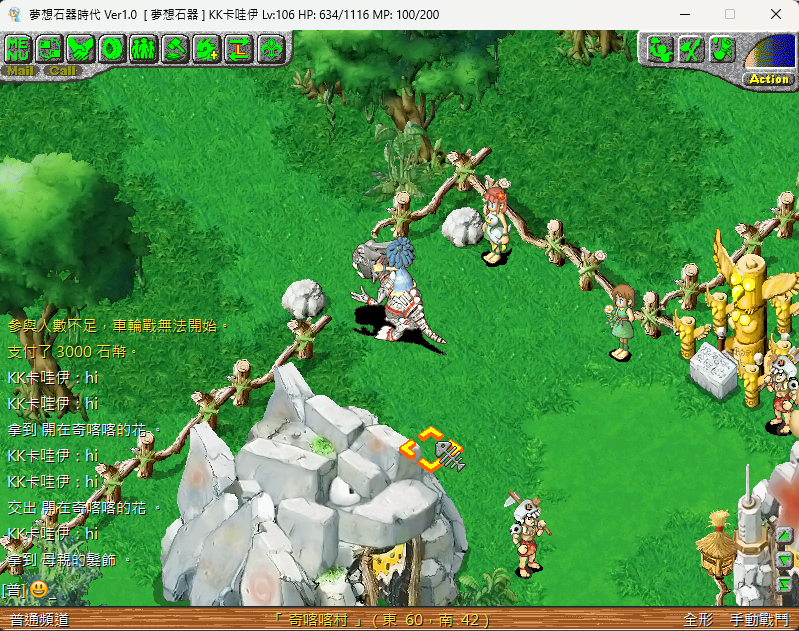Image resolution: width=799 pixels, height=631 pixels.
Task: Click the card exchange icon
Action: 50,47
